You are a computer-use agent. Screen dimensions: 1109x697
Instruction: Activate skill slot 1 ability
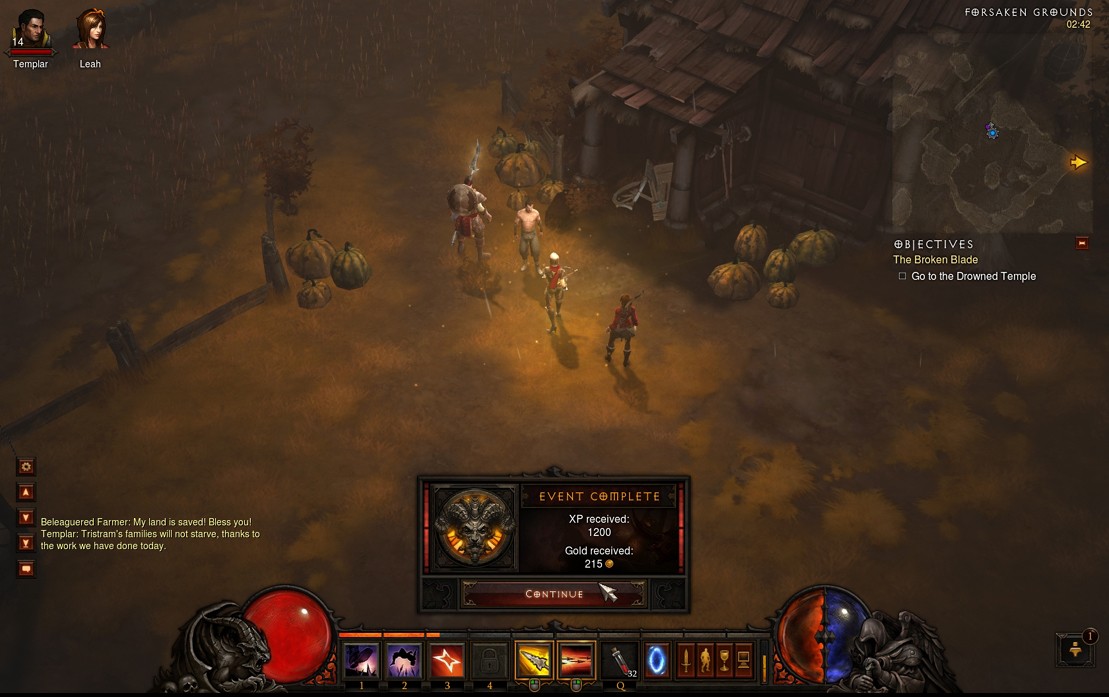[361, 661]
